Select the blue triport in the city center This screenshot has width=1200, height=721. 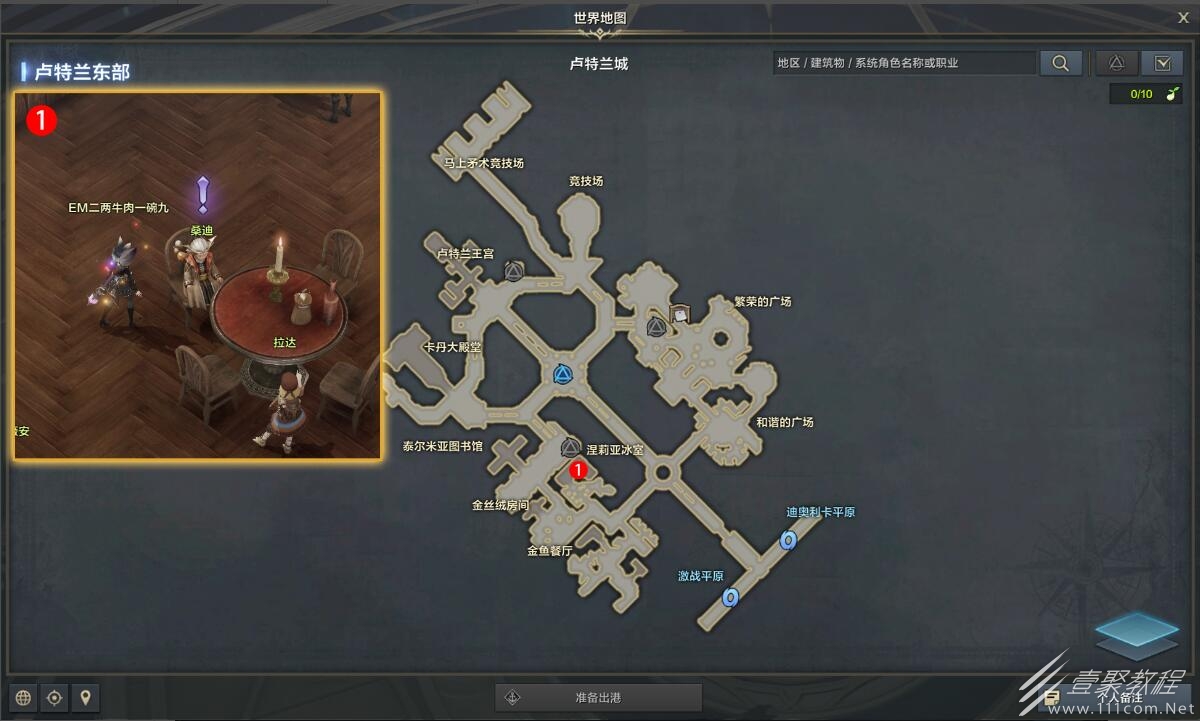pos(564,376)
